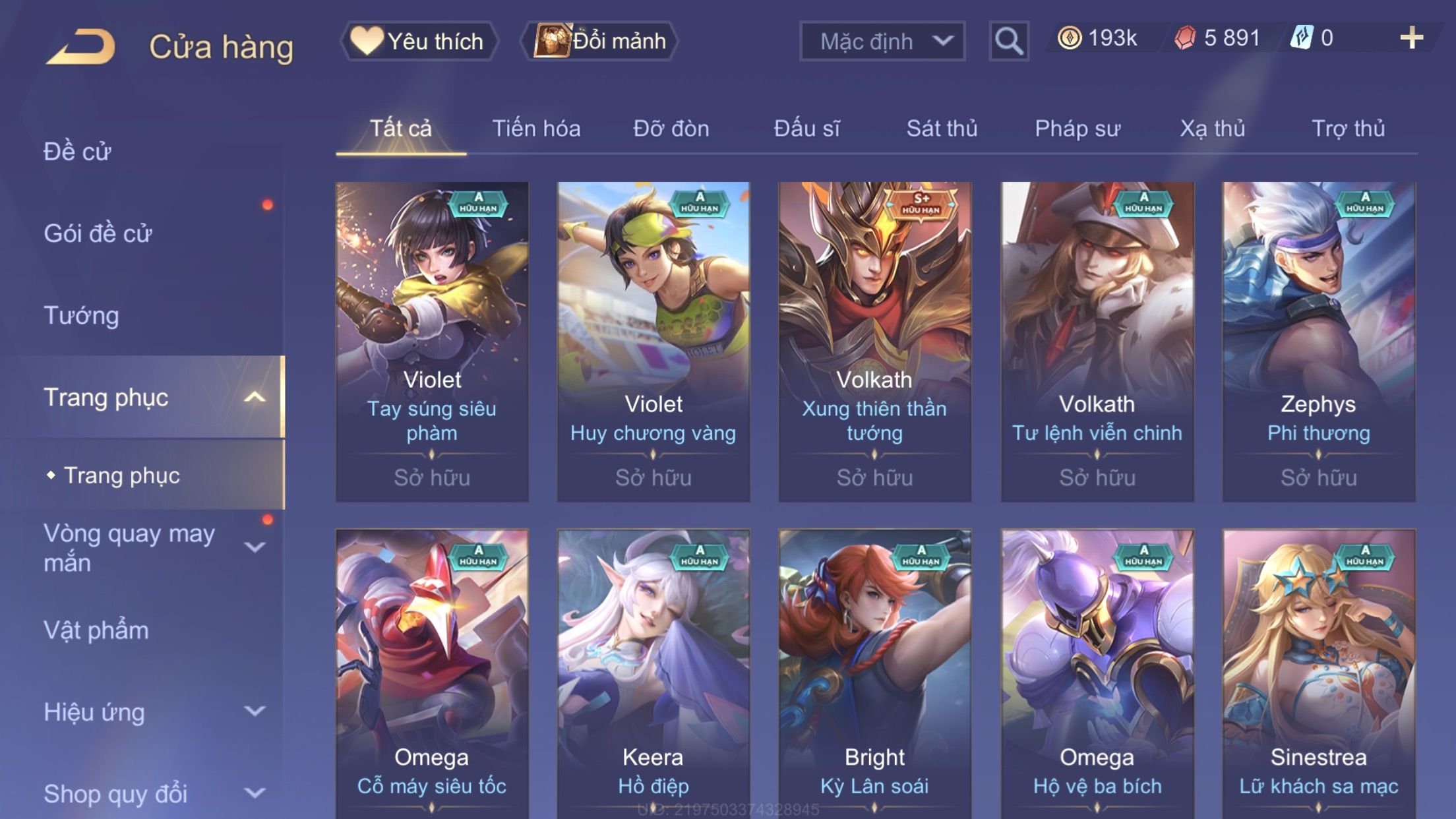Pick the Keera Hồ điệp skin
This screenshot has width=1456, height=819.
(653, 673)
